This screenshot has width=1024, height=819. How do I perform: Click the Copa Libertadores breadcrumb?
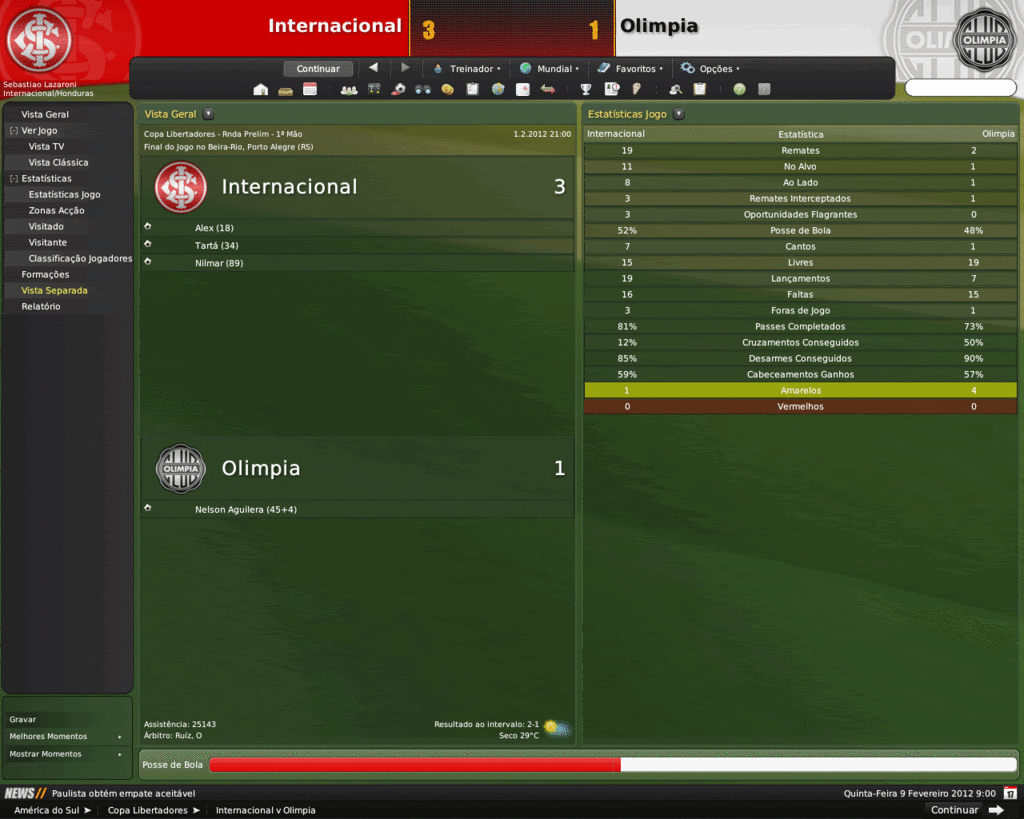pyautogui.click(x=148, y=810)
